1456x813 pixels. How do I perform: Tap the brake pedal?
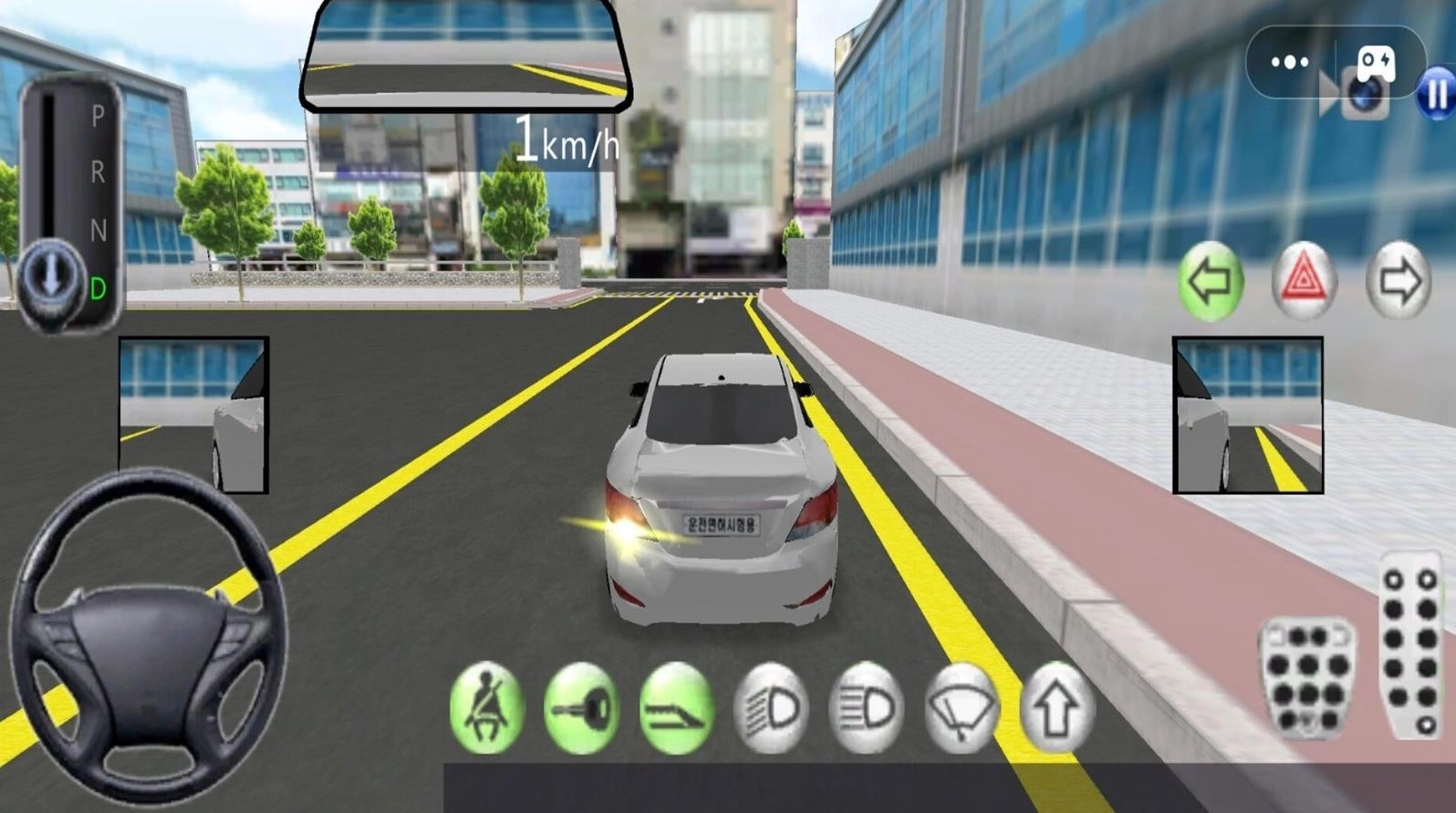pyautogui.click(x=1307, y=676)
